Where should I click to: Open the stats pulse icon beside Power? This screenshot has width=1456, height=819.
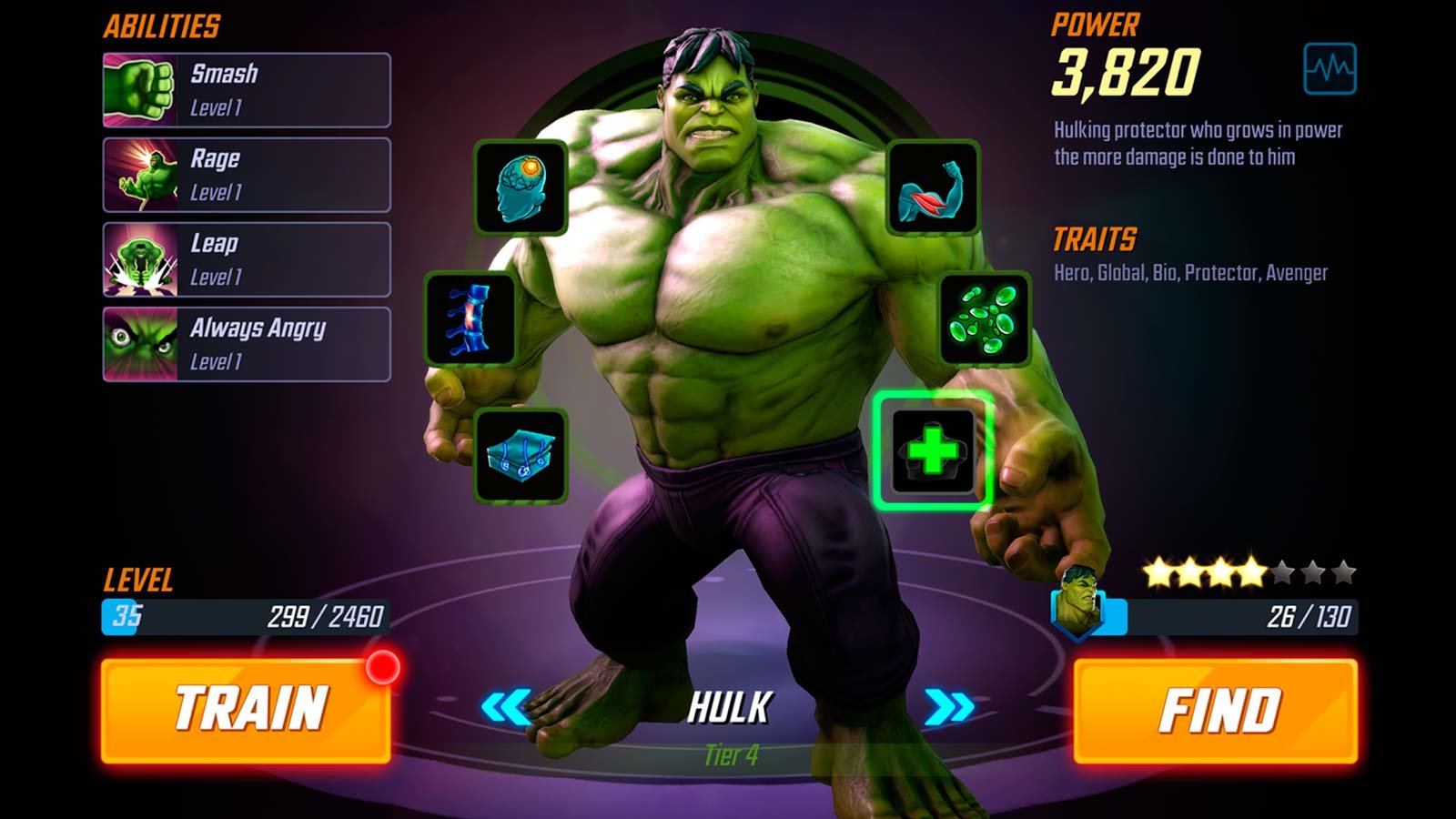click(x=1330, y=68)
